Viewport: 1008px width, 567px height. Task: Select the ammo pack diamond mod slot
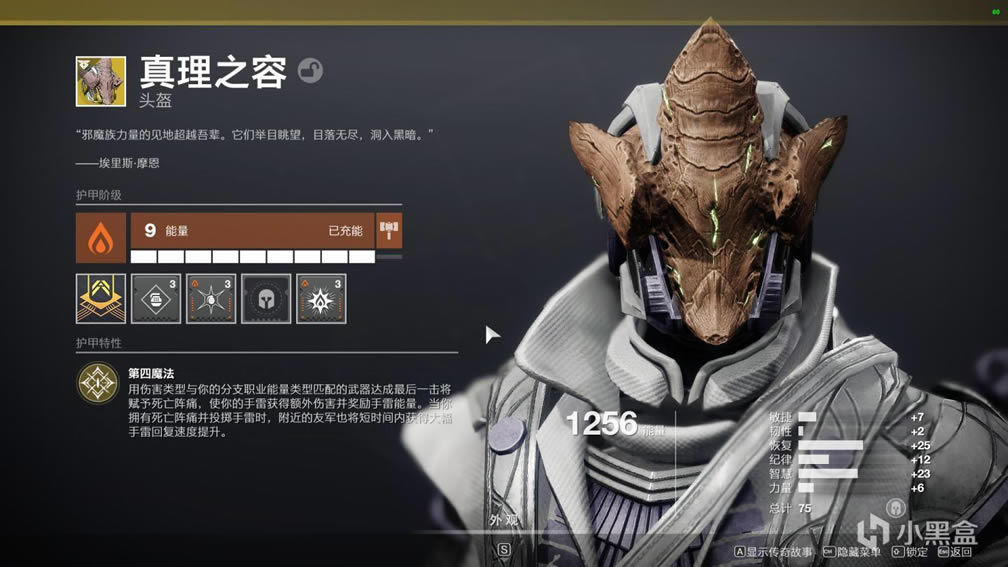click(x=156, y=298)
